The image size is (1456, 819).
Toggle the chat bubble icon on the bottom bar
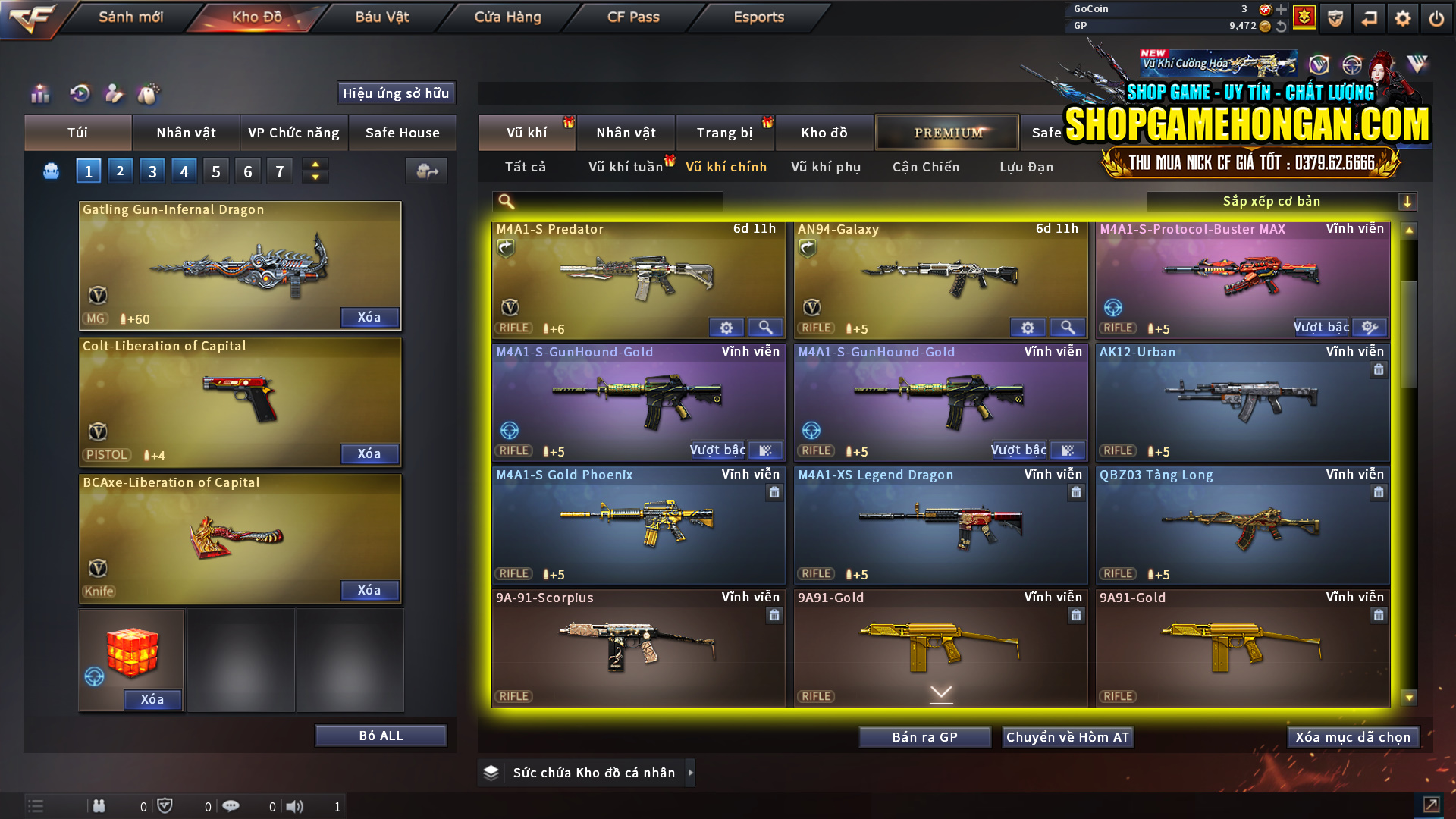coord(231,806)
